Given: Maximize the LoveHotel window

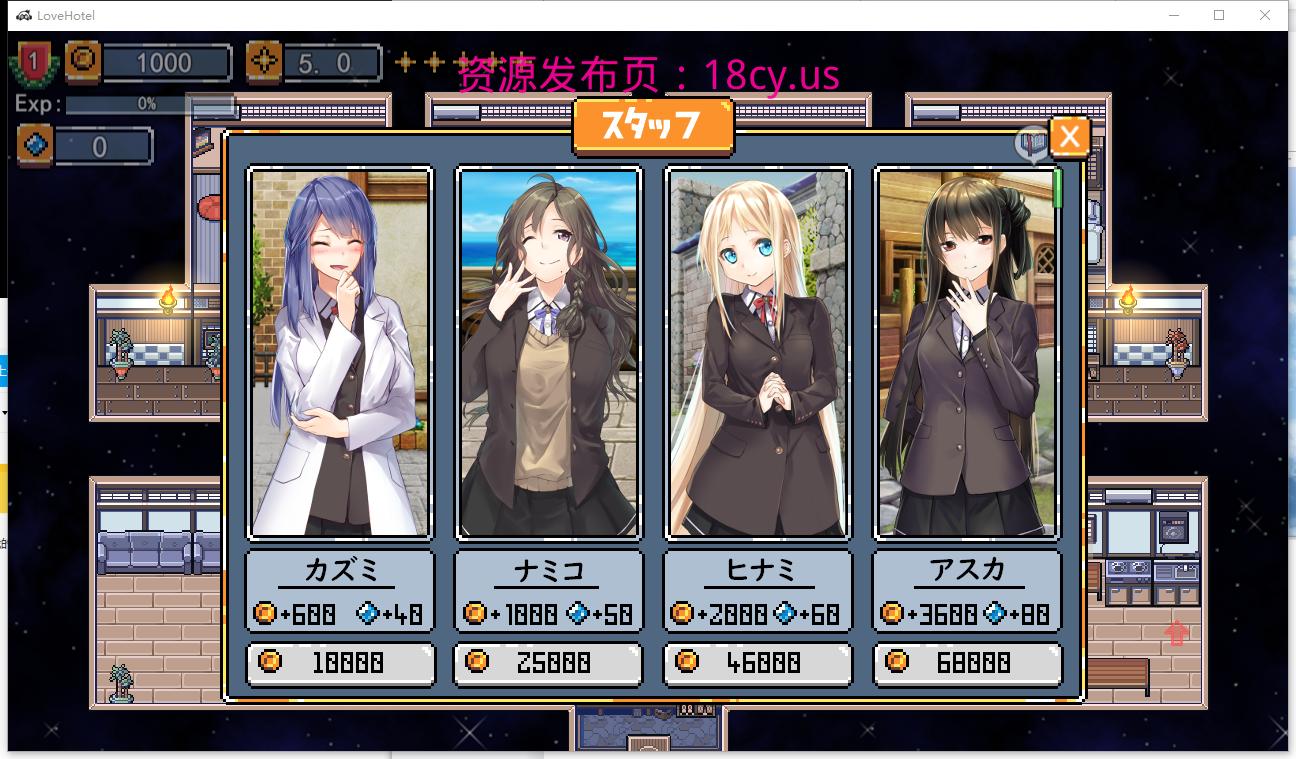Looking at the screenshot, I should click(x=1219, y=15).
